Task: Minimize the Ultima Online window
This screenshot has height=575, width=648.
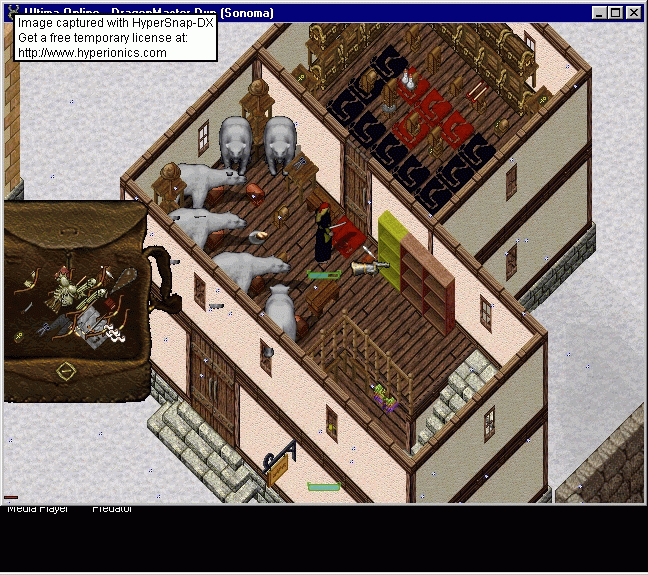Action: (x=598, y=13)
